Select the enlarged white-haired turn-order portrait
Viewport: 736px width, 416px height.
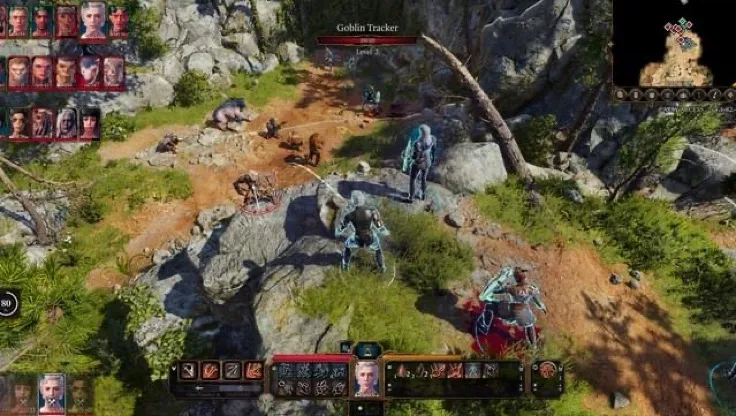(x=93, y=18)
